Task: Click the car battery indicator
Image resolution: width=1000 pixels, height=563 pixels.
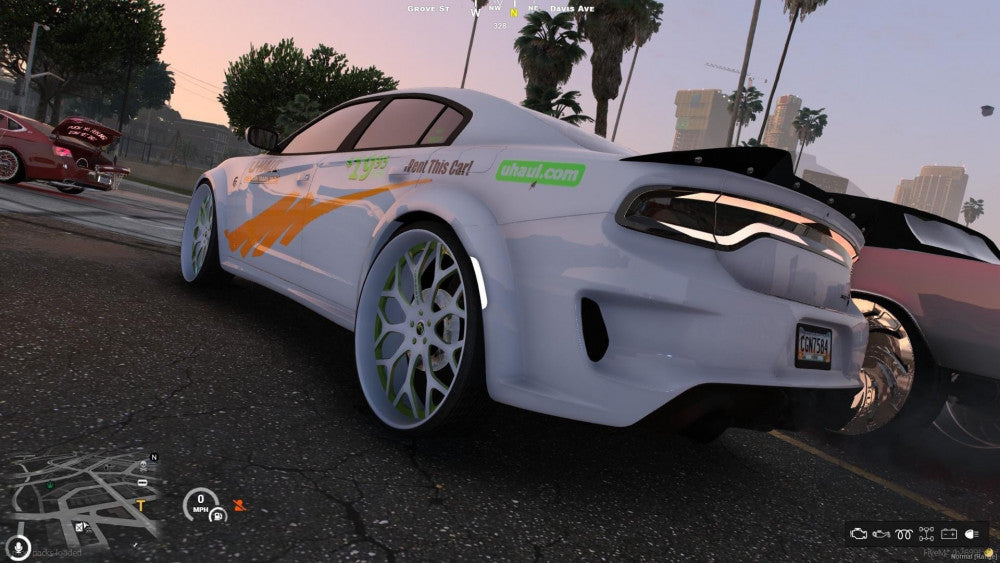Action: click(x=948, y=534)
